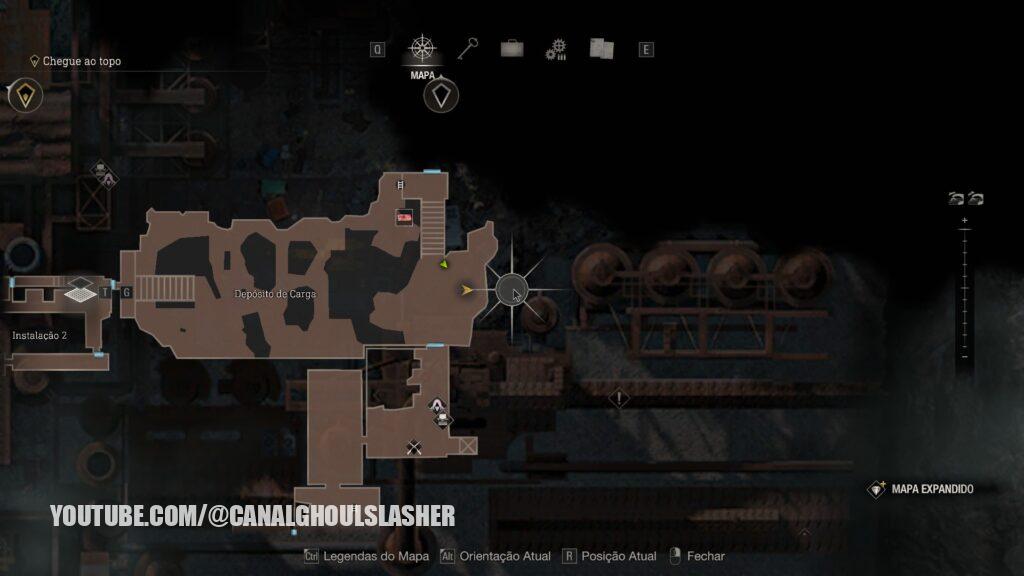Select the merchant marker on the map
Screen dimensions: 1024x576
[x=437, y=405]
